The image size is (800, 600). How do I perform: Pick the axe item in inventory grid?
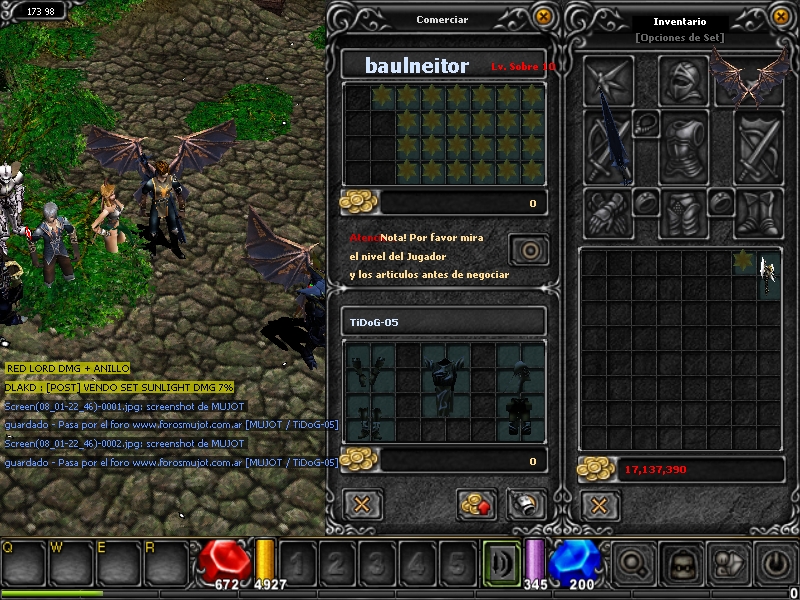767,272
